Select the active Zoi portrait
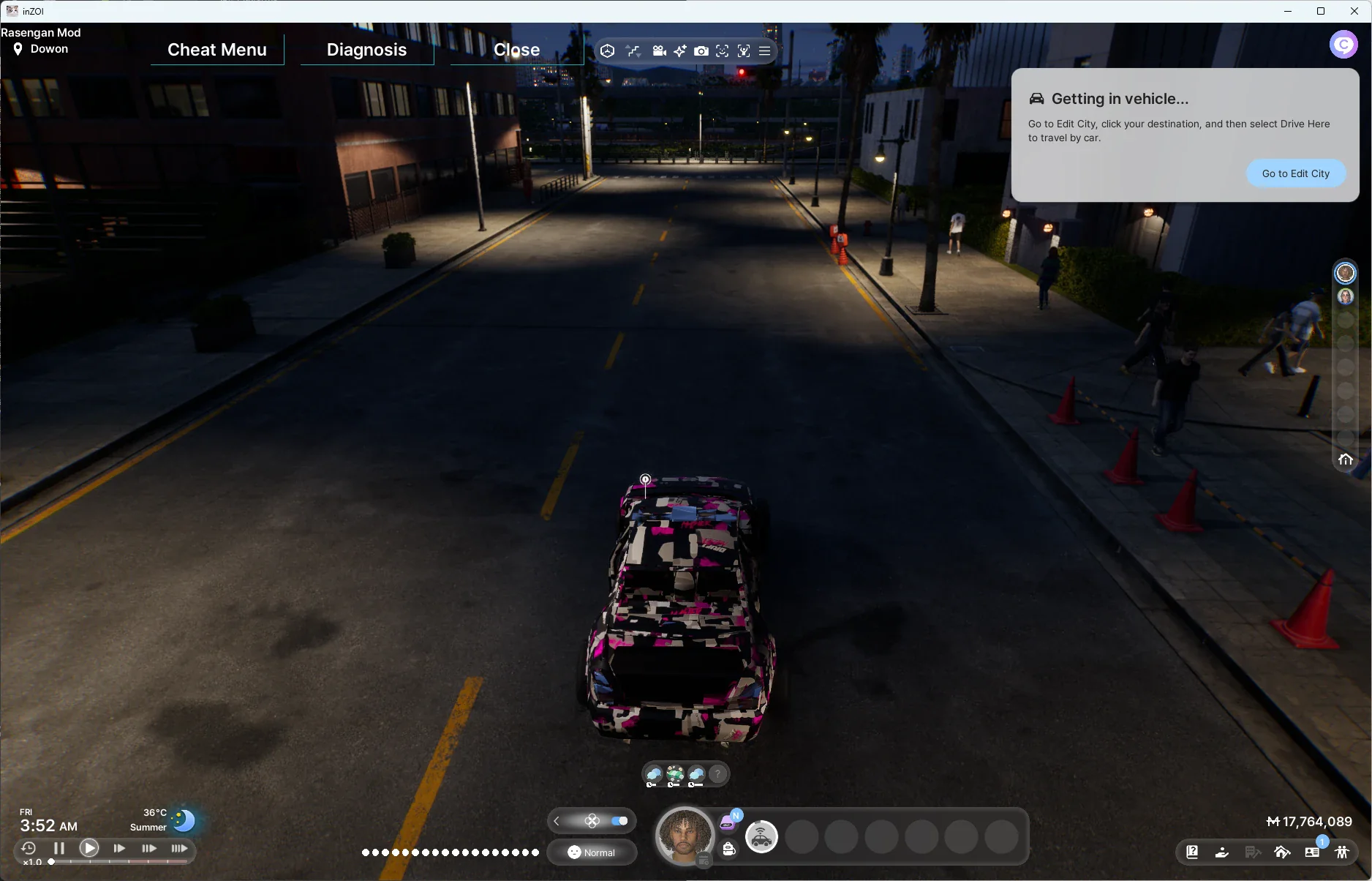Screen dimensions: 1372x881 [x=685, y=836]
